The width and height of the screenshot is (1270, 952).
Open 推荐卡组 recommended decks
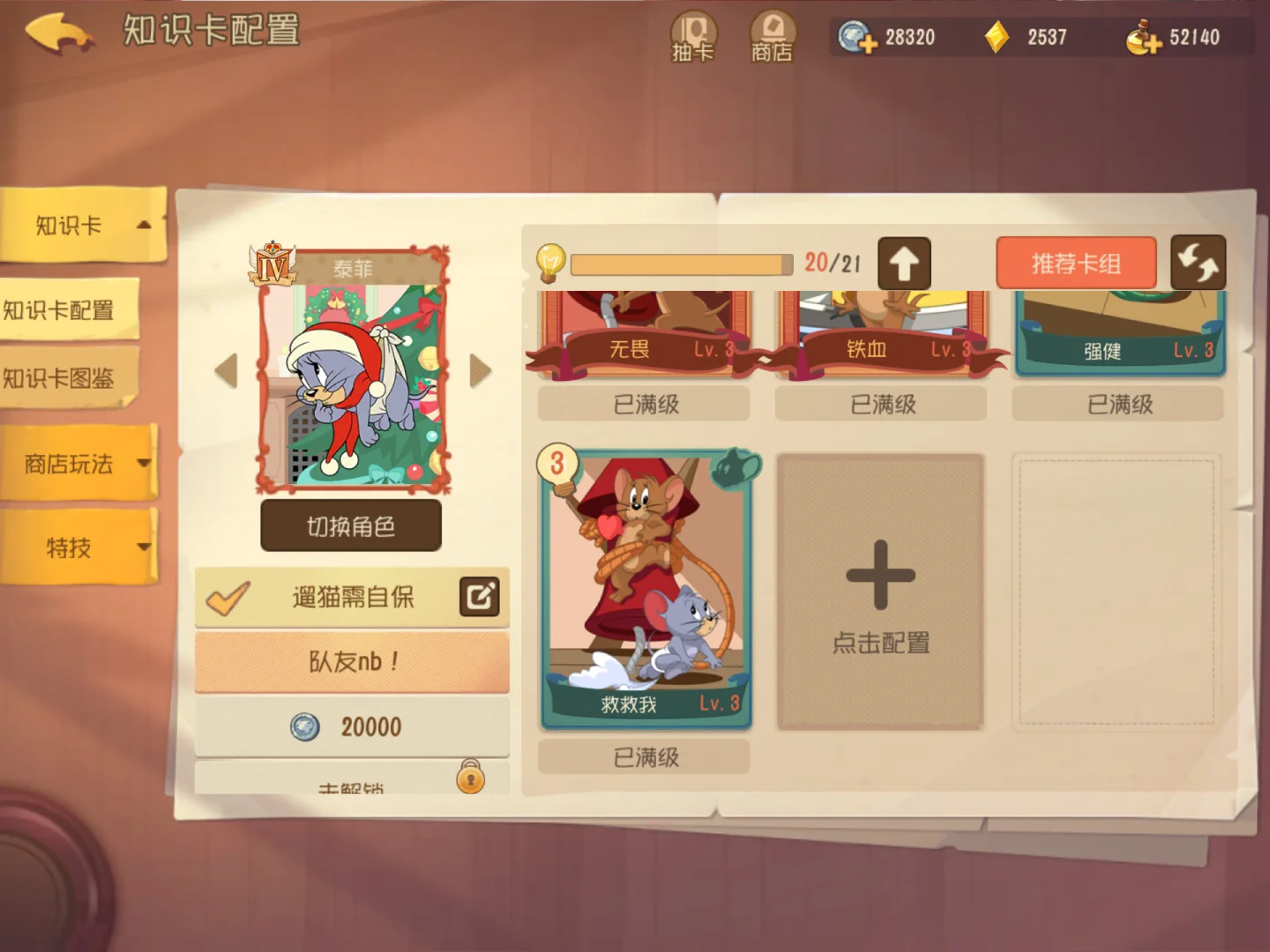point(1076,263)
